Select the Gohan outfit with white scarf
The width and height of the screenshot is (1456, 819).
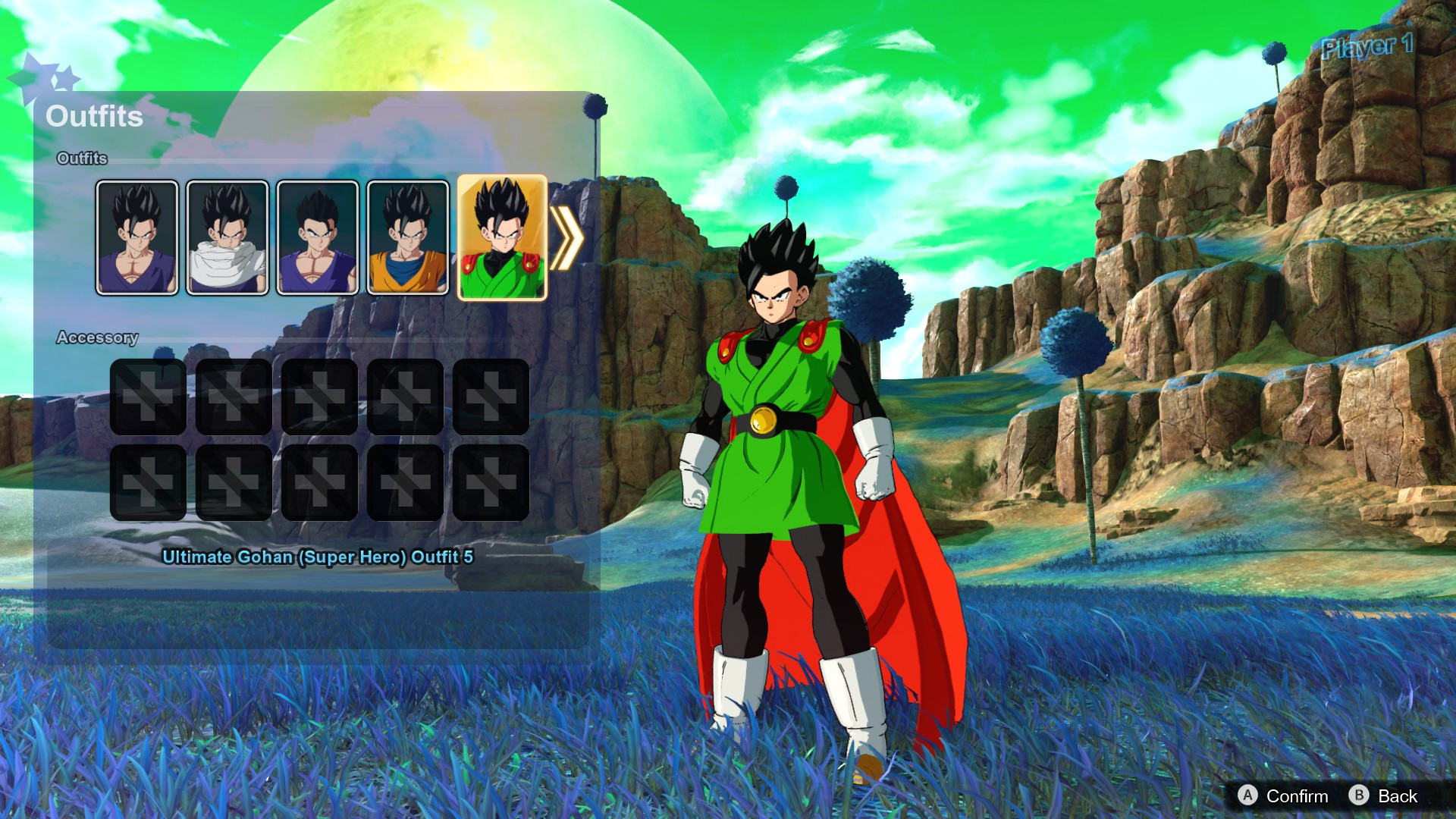click(228, 237)
